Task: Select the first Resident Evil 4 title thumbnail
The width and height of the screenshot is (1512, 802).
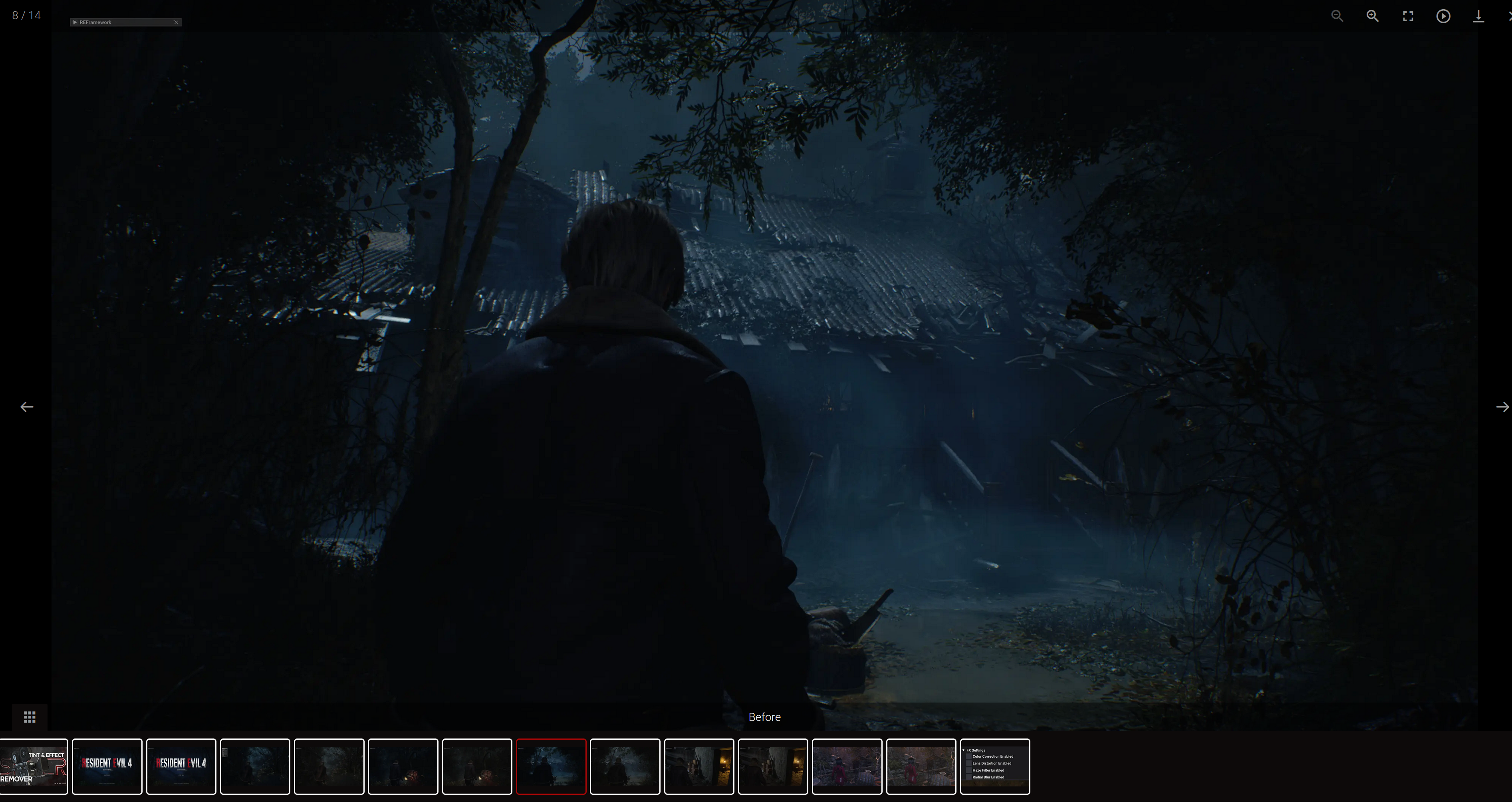Action: tap(107, 766)
